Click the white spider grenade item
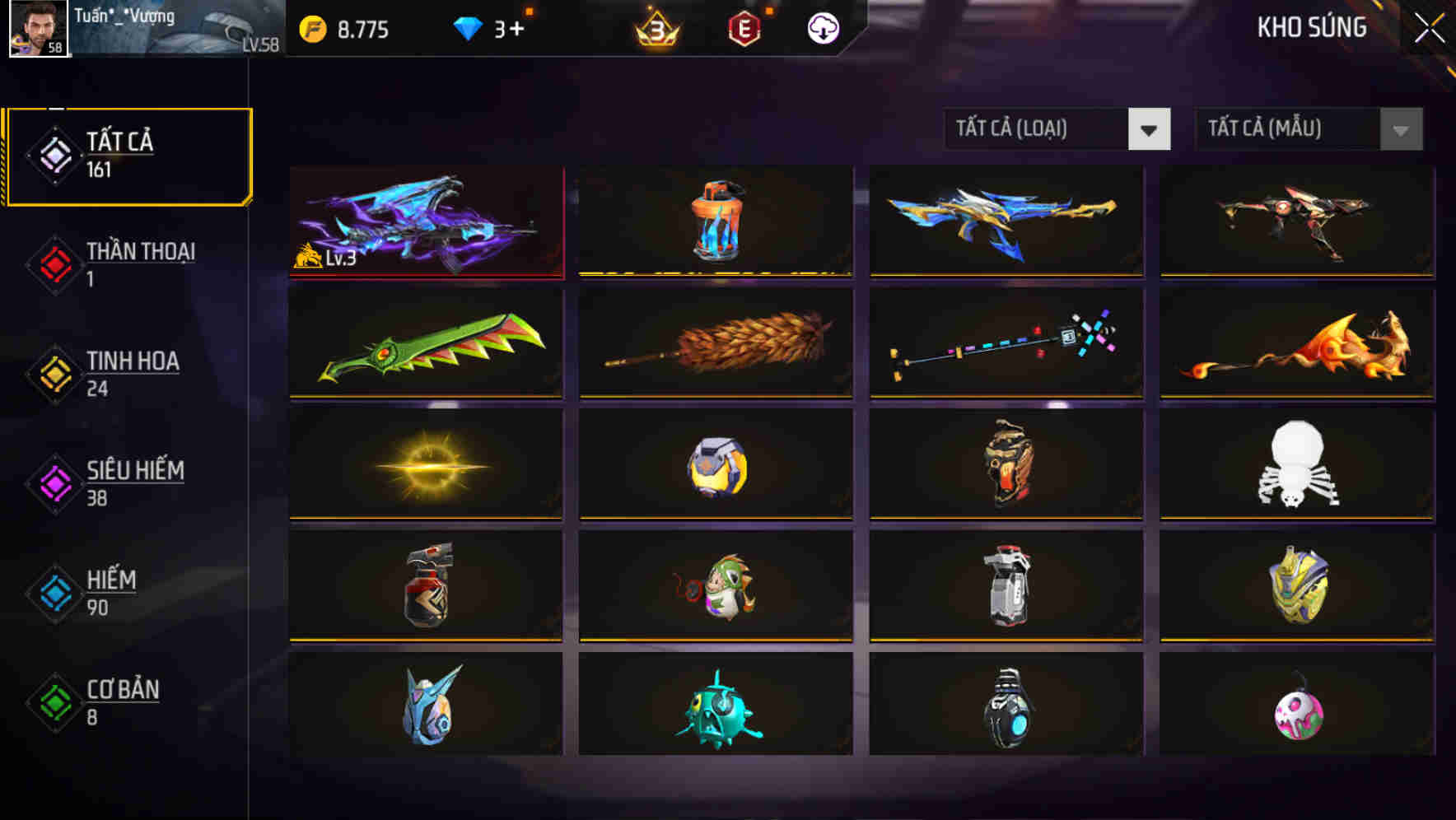The width and height of the screenshot is (1456, 820). point(1297,465)
